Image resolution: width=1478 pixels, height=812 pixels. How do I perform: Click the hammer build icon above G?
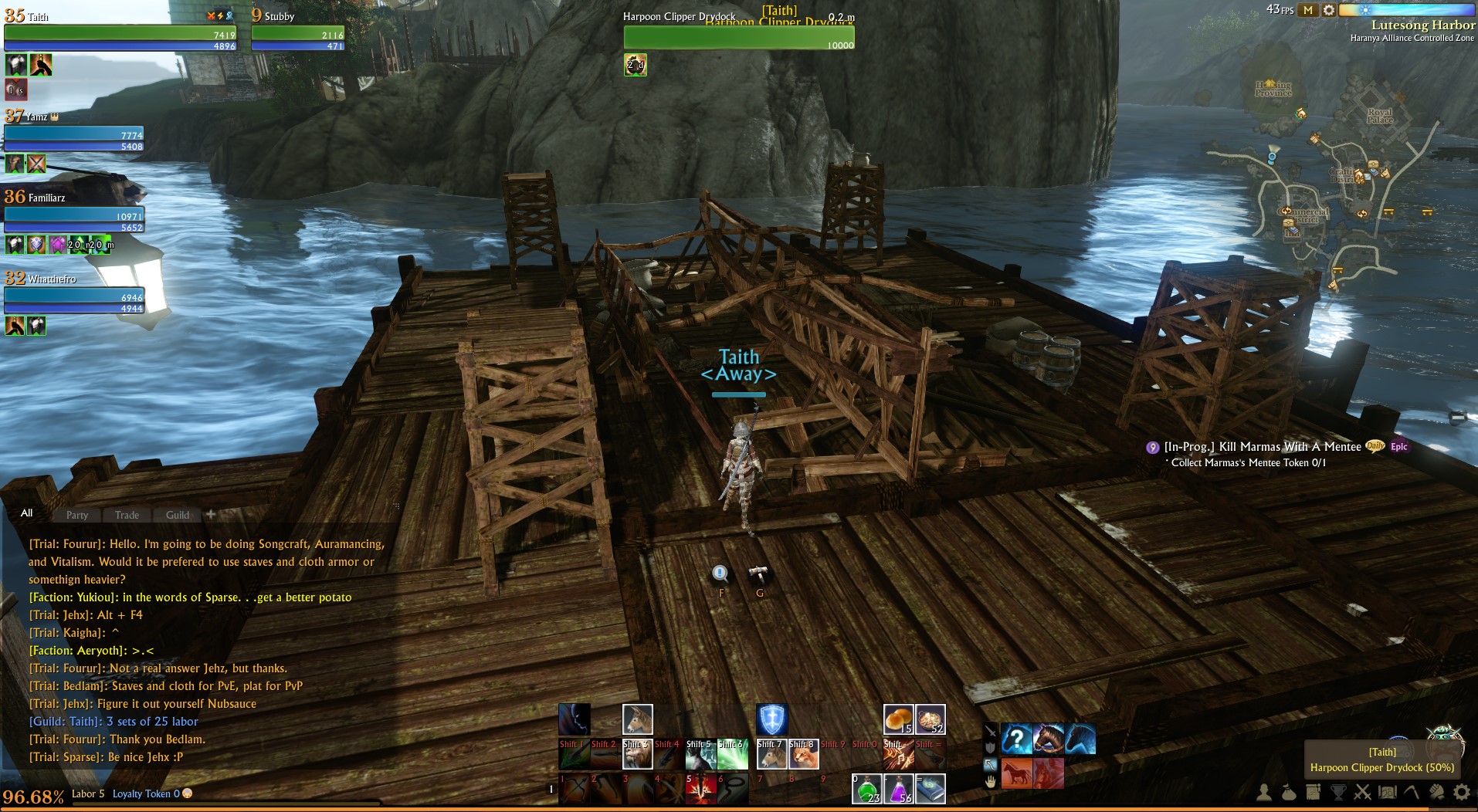click(758, 574)
